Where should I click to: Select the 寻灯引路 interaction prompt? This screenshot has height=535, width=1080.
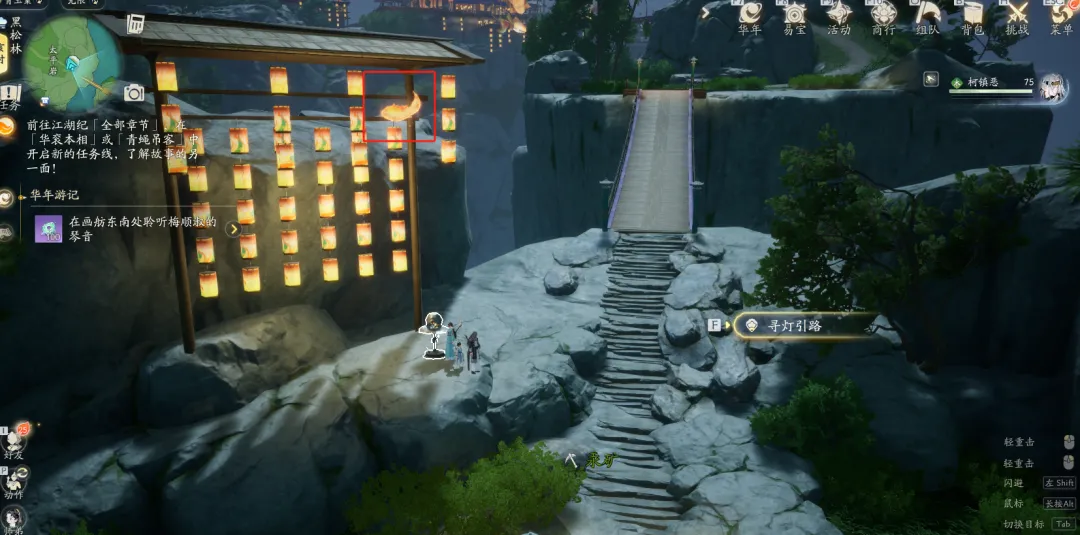(x=796, y=325)
